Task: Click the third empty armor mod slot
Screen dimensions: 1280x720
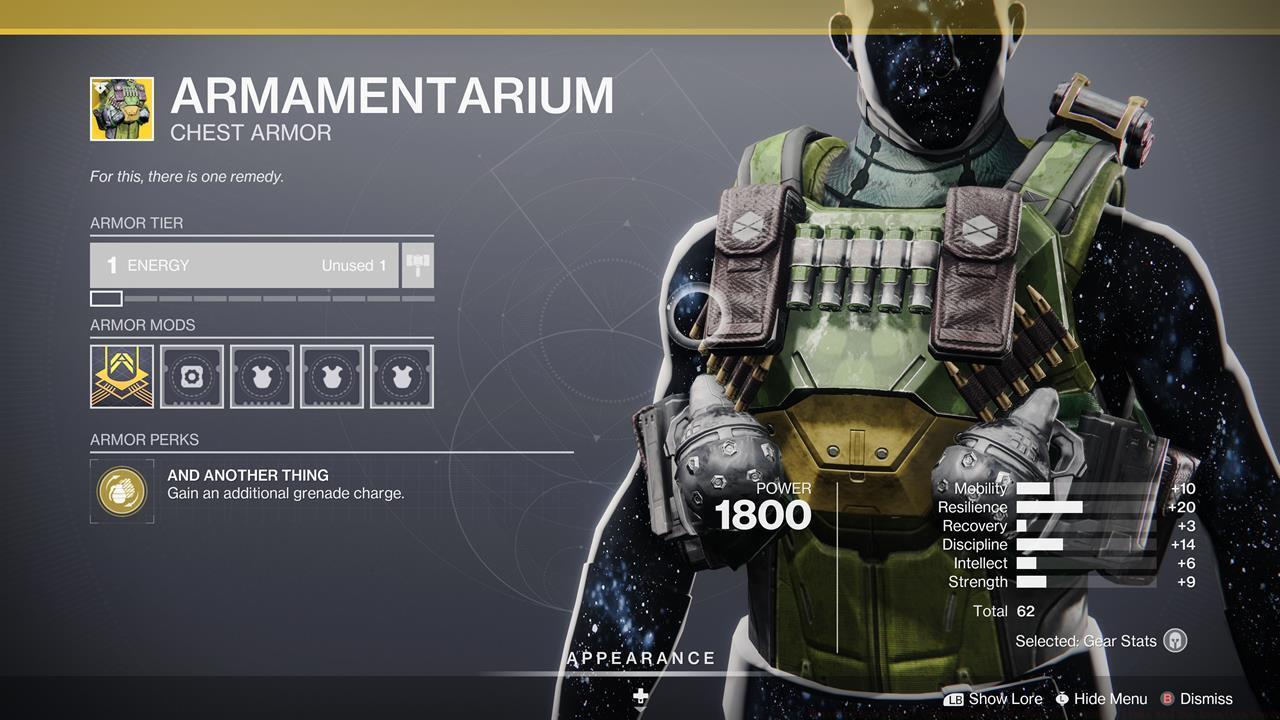Action: [x=331, y=376]
